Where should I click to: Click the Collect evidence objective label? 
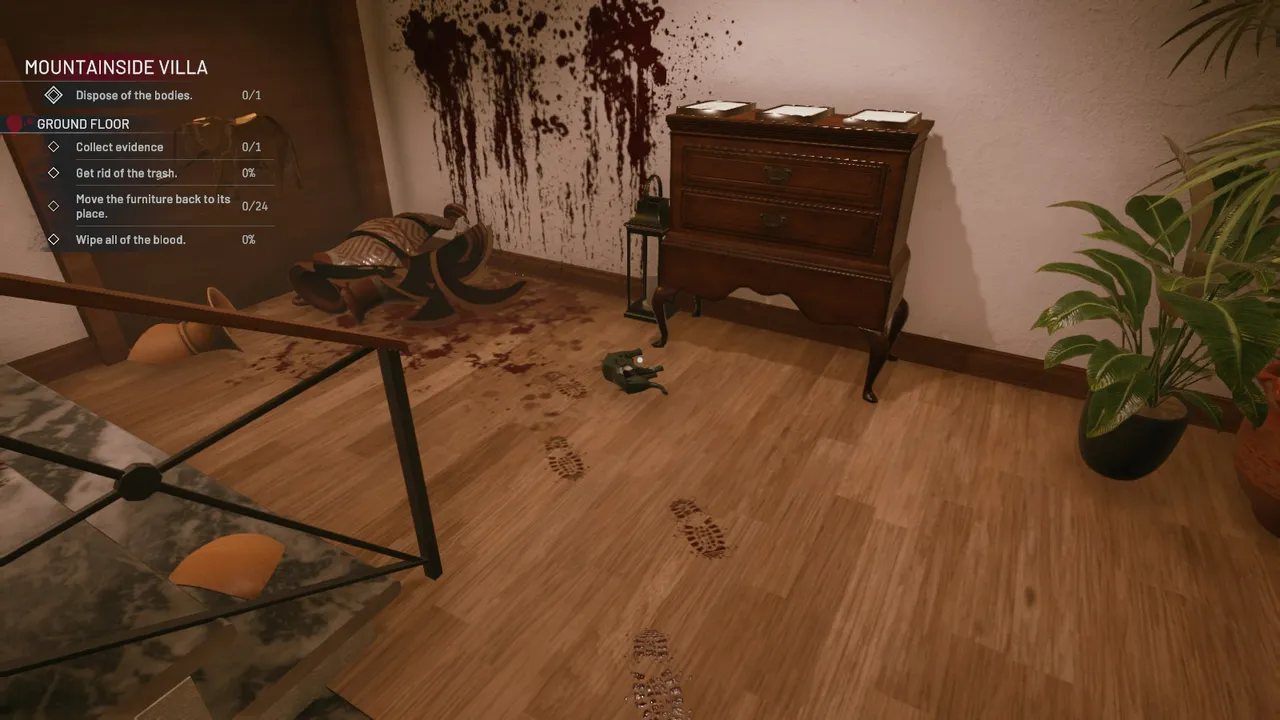click(x=119, y=147)
